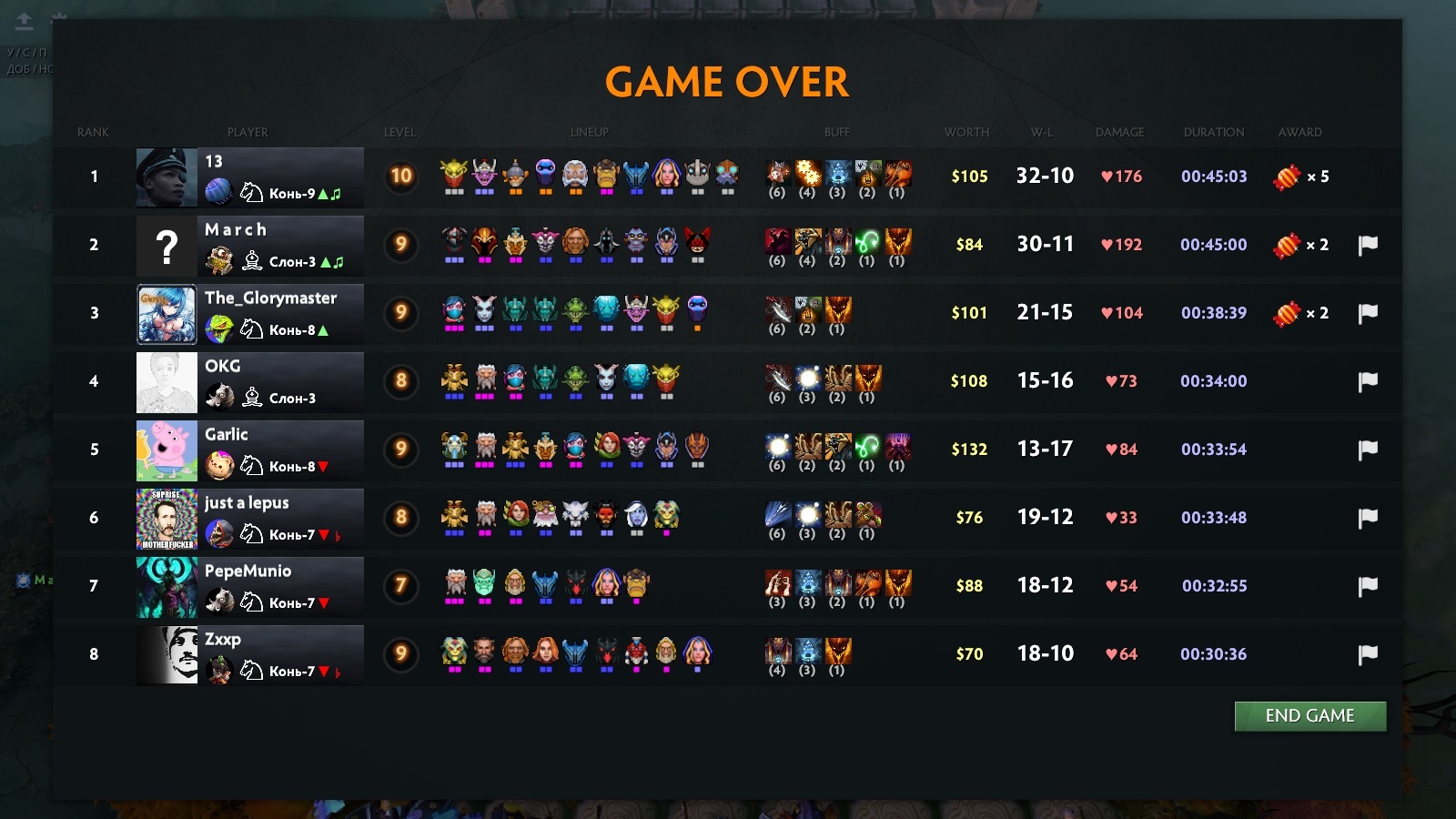Select OKG's sketch avatar
1456x819 pixels.
167,382
